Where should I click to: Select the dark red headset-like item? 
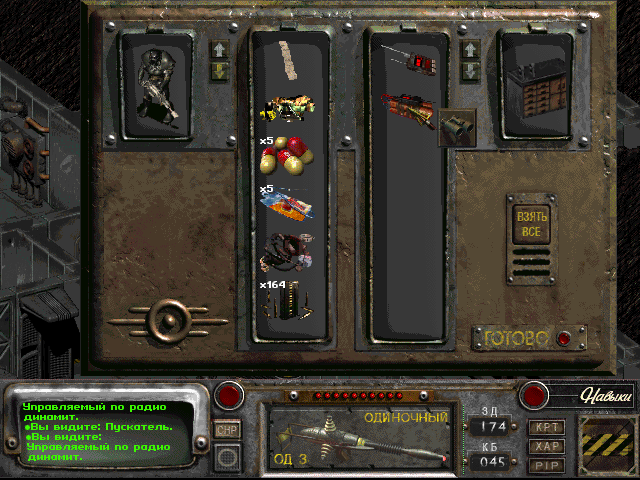[288, 250]
